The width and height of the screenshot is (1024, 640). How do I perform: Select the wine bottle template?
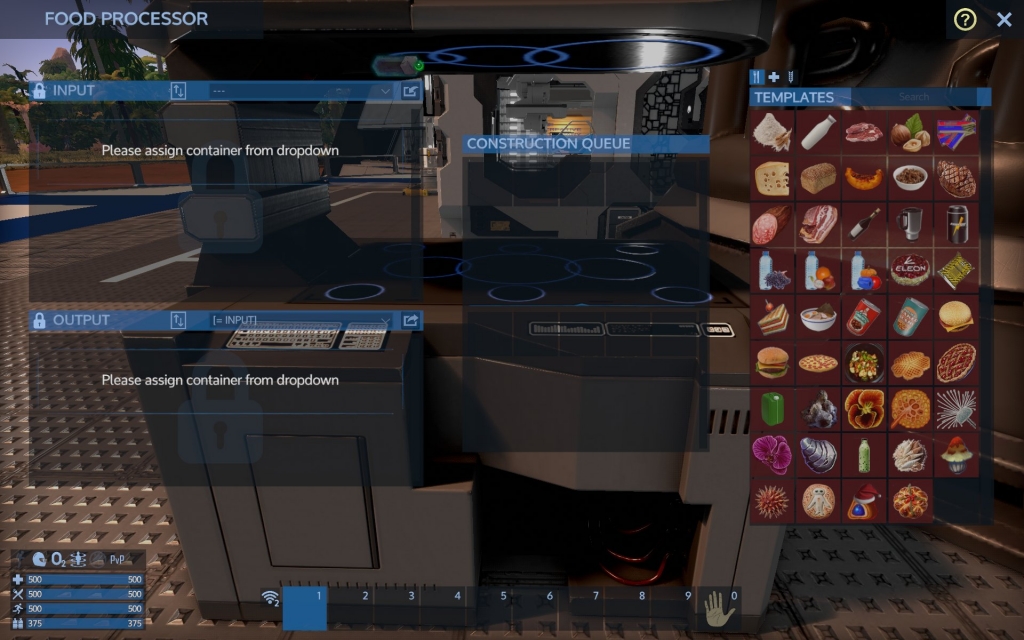(864, 224)
